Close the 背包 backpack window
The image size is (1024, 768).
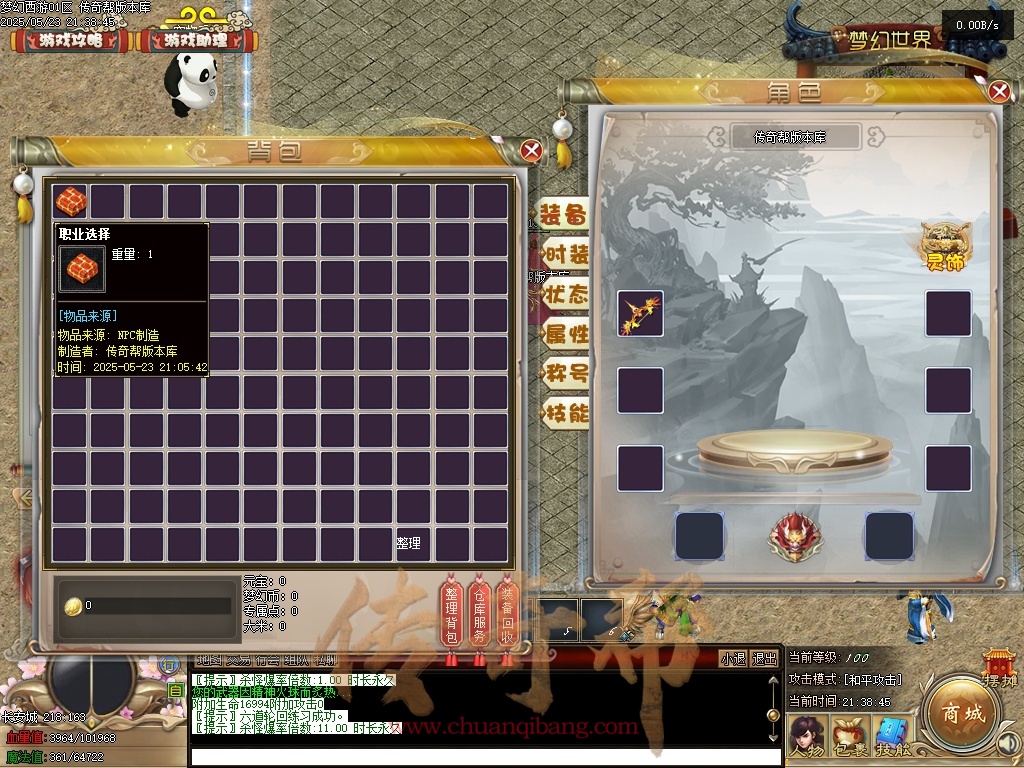(x=532, y=151)
